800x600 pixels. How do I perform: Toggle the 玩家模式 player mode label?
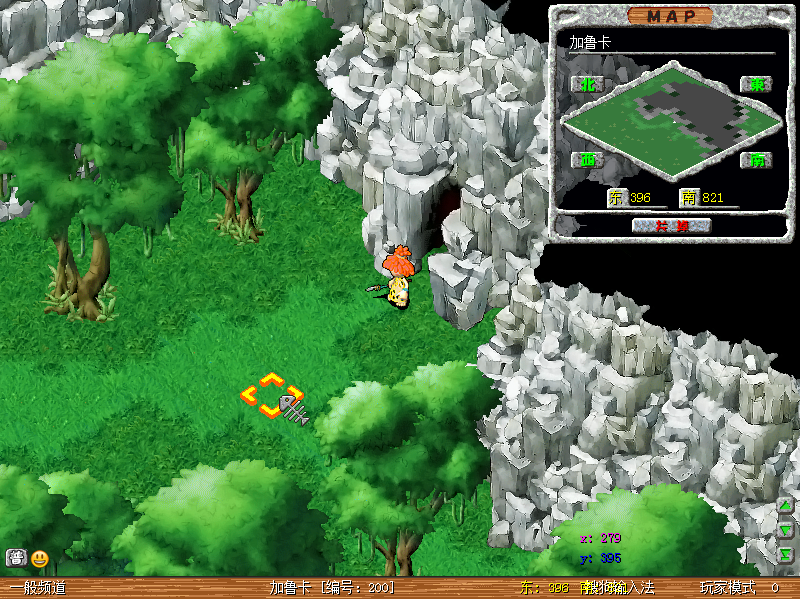727,588
